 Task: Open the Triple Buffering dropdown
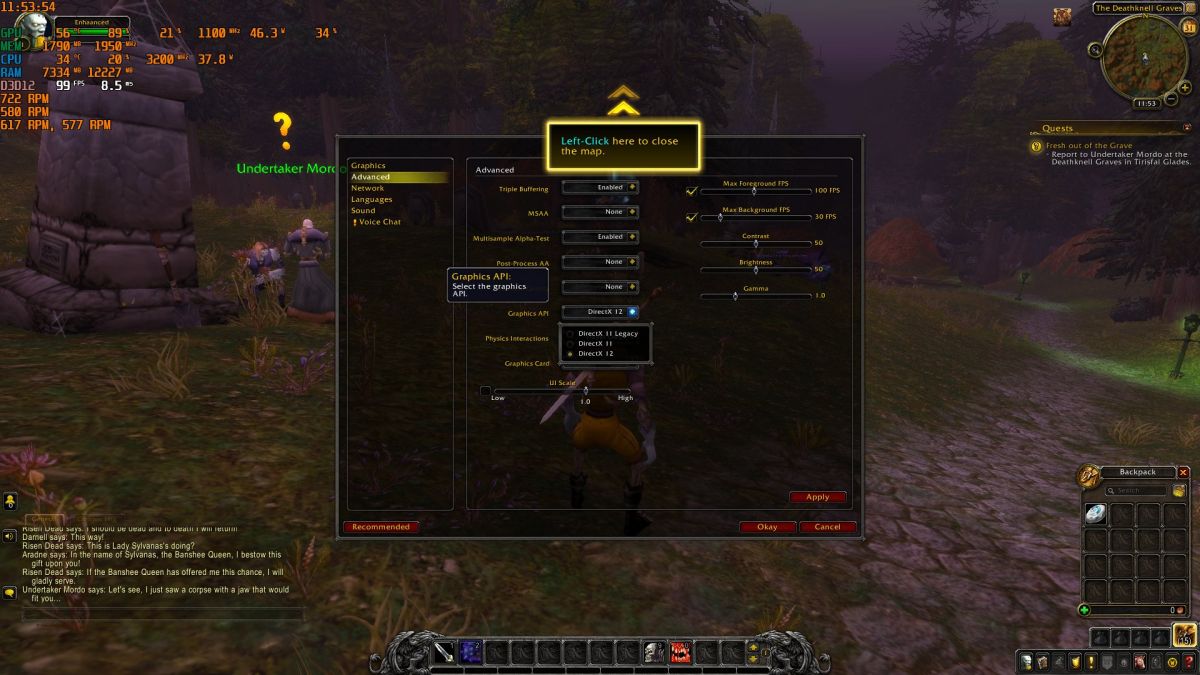coord(600,187)
